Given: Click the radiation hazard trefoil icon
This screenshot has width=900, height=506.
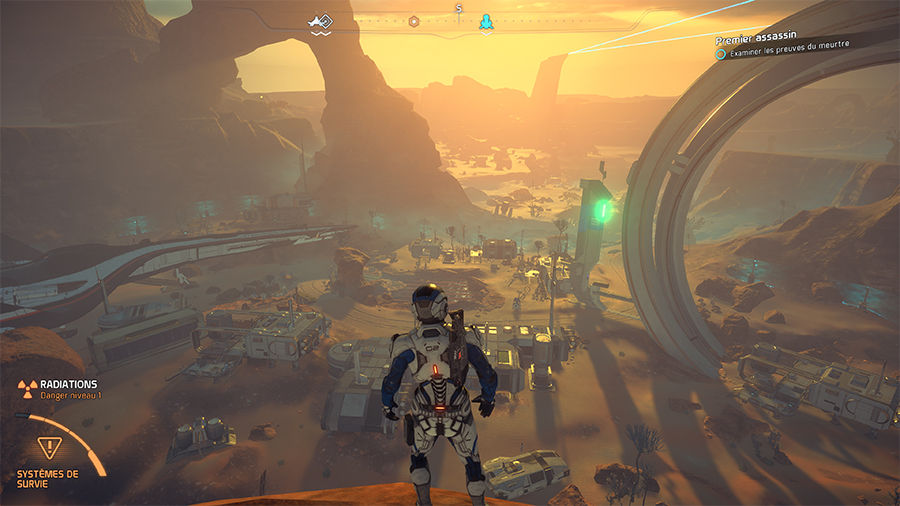Looking at the screenshot, I should [x=24, y=386].
